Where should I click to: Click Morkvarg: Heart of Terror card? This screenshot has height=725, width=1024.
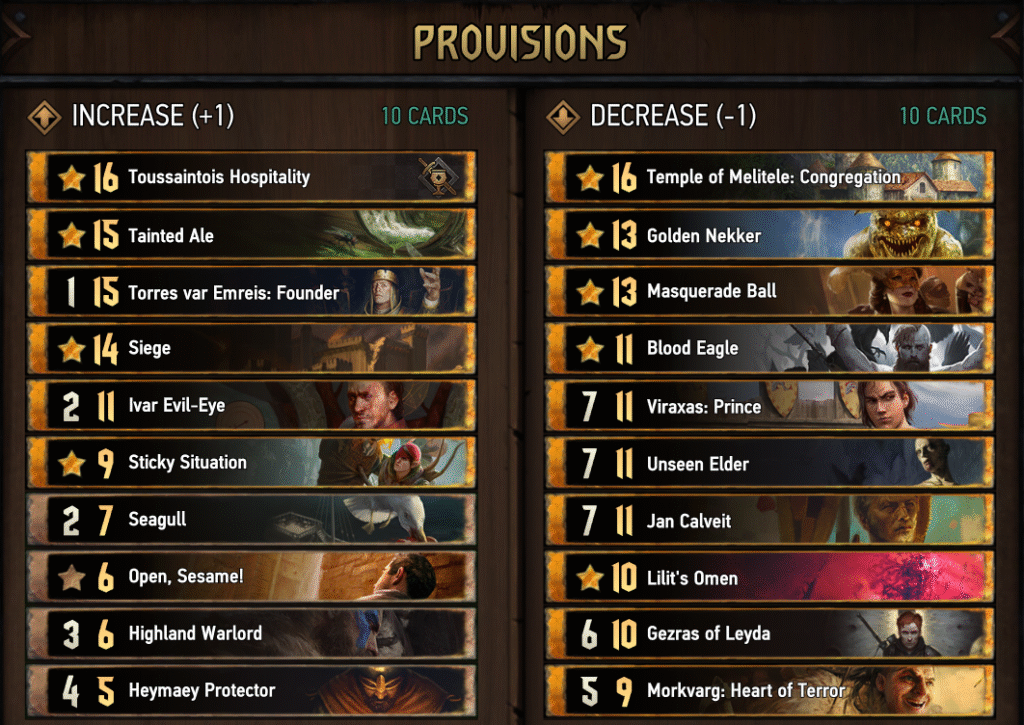(769, 691)
